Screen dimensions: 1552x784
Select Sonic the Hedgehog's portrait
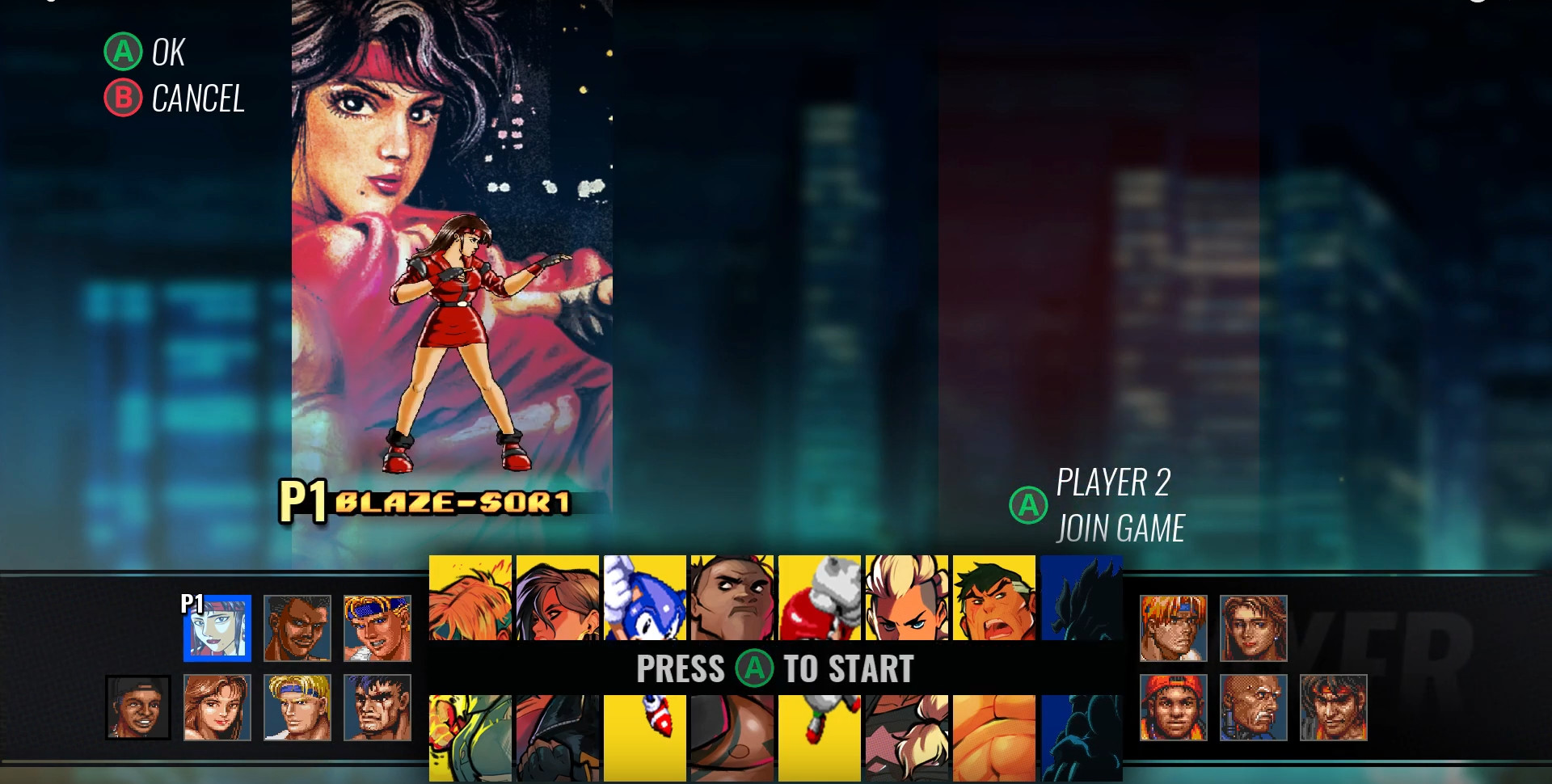(643, 596)
